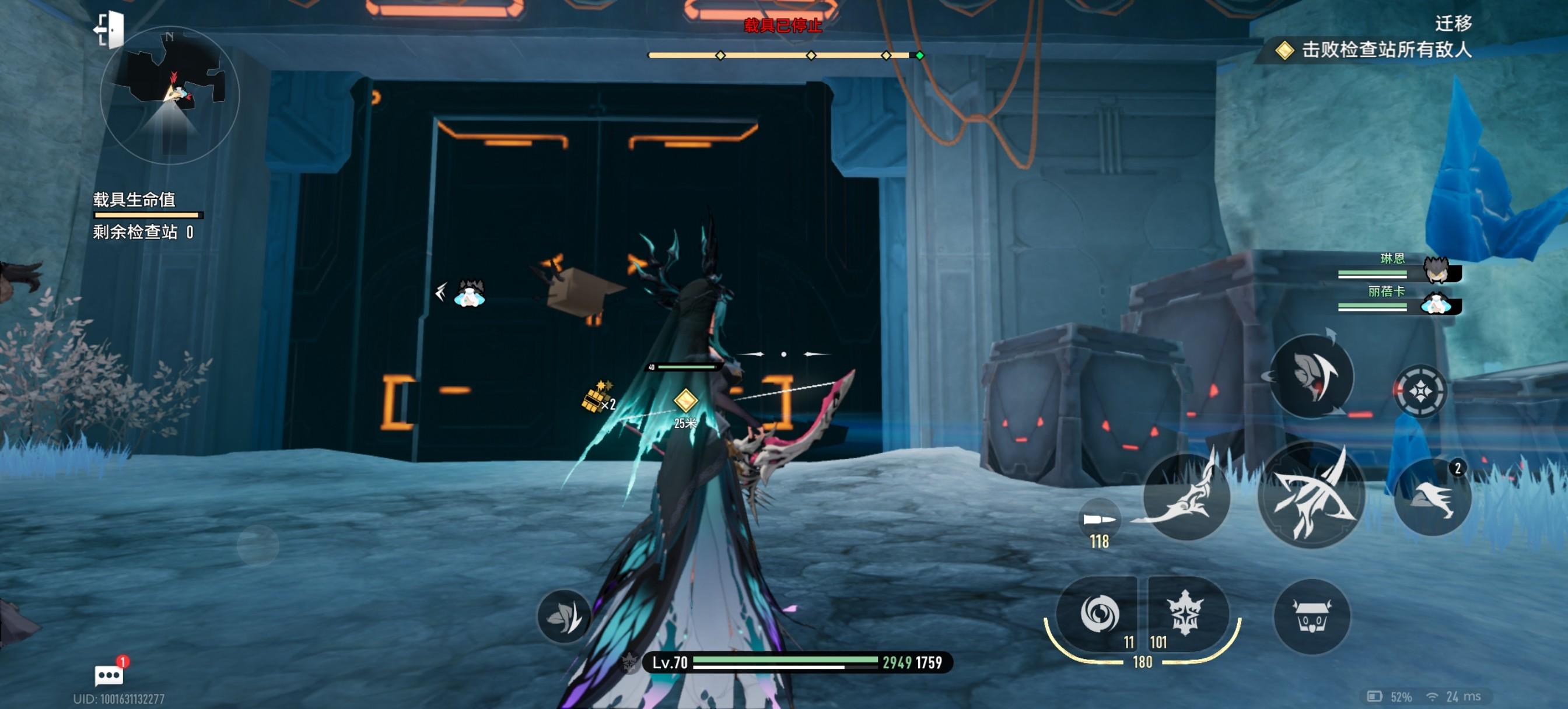
Task: Activate the scythe melee attack button
Action: [x=1186, y=497]
